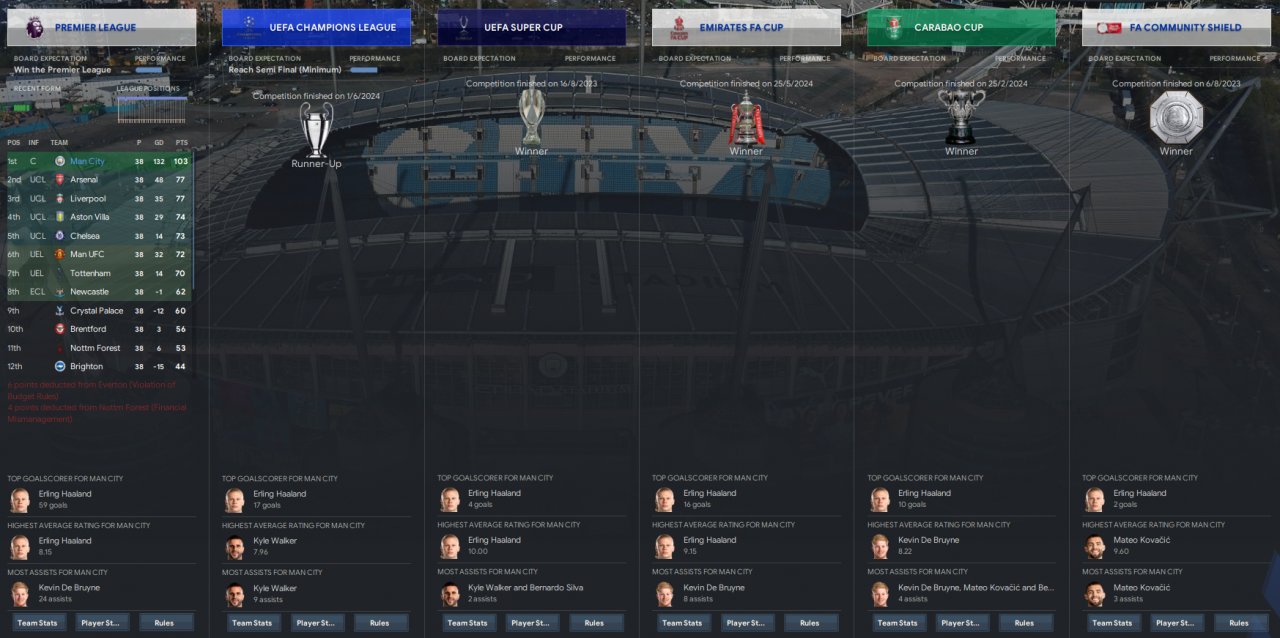Switch to the Recent Form tab
1280x638 pixels.
35,88
